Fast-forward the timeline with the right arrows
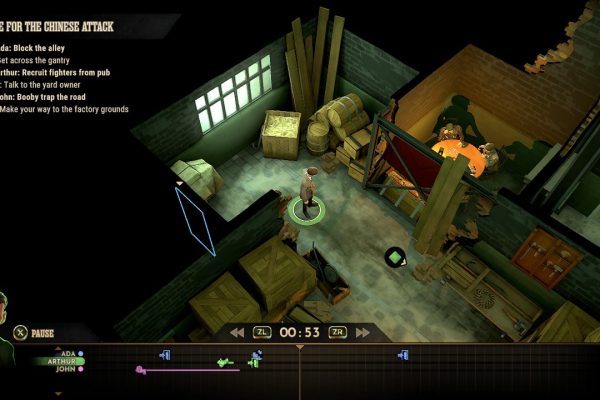Viewport: 600px width, 400px height. point(361,332)
